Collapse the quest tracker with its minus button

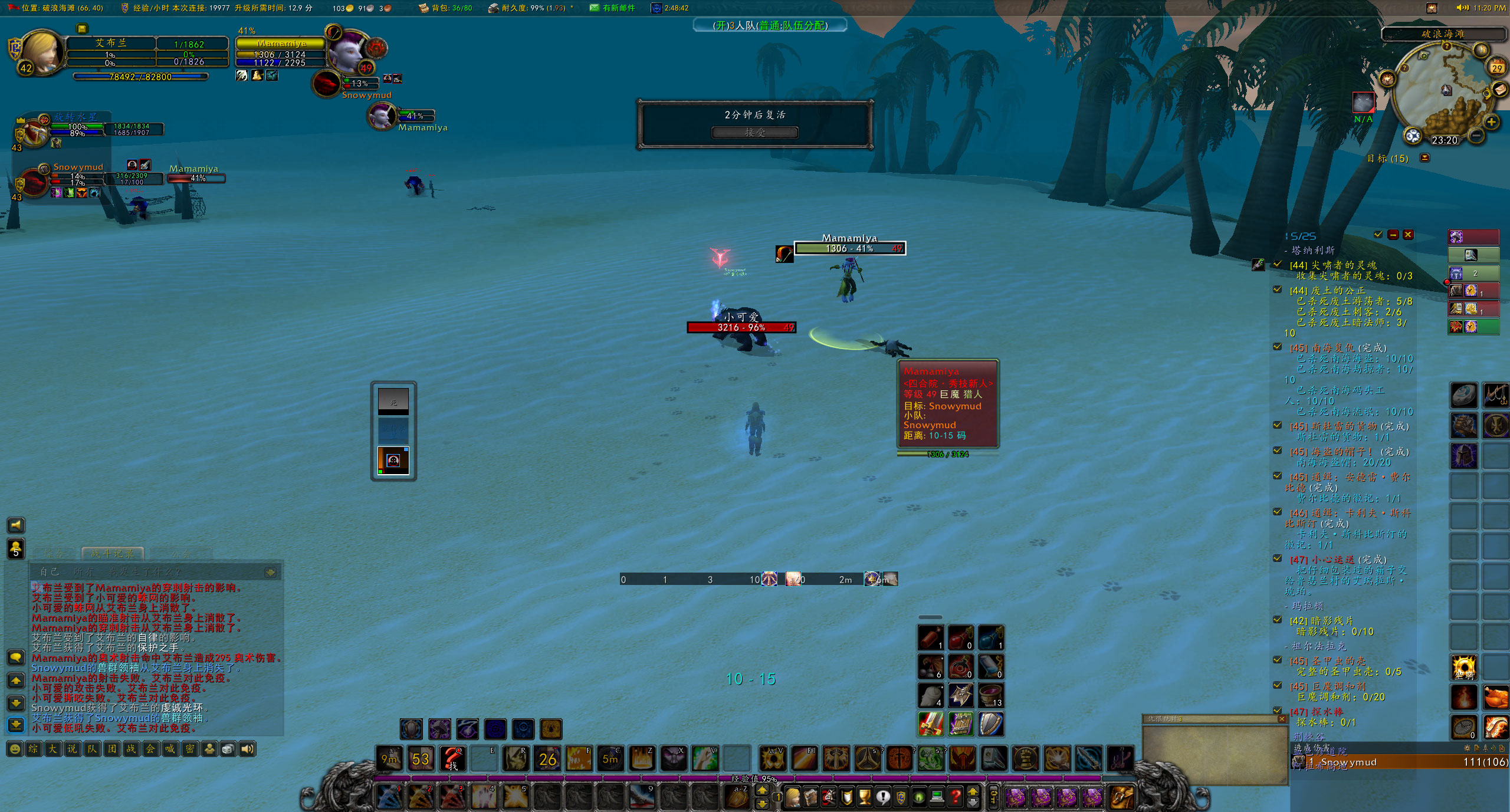click(x=1394, y=234)
